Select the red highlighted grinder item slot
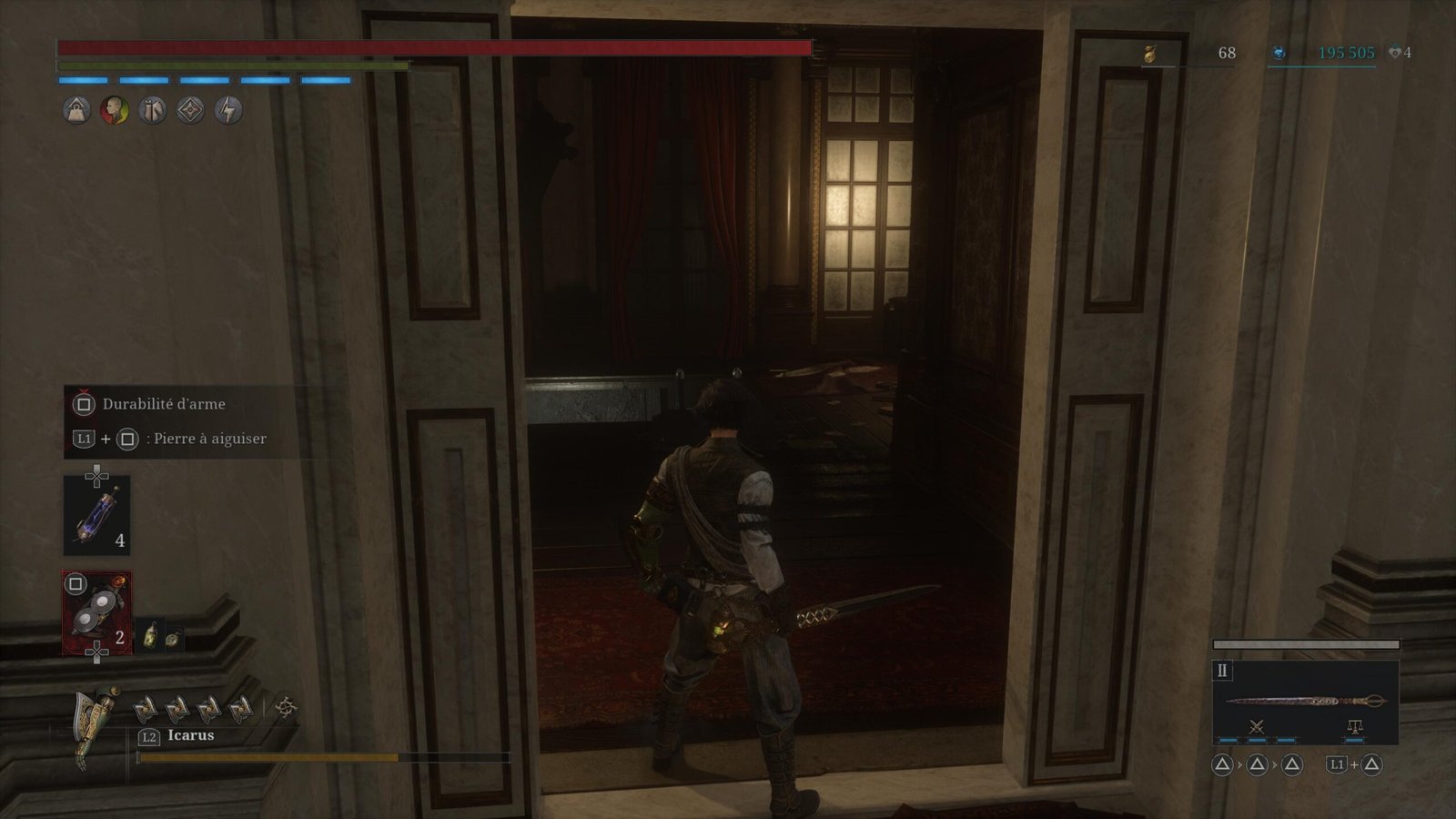The width and height of the screenshot is (1456, 819). click(96, 612)
